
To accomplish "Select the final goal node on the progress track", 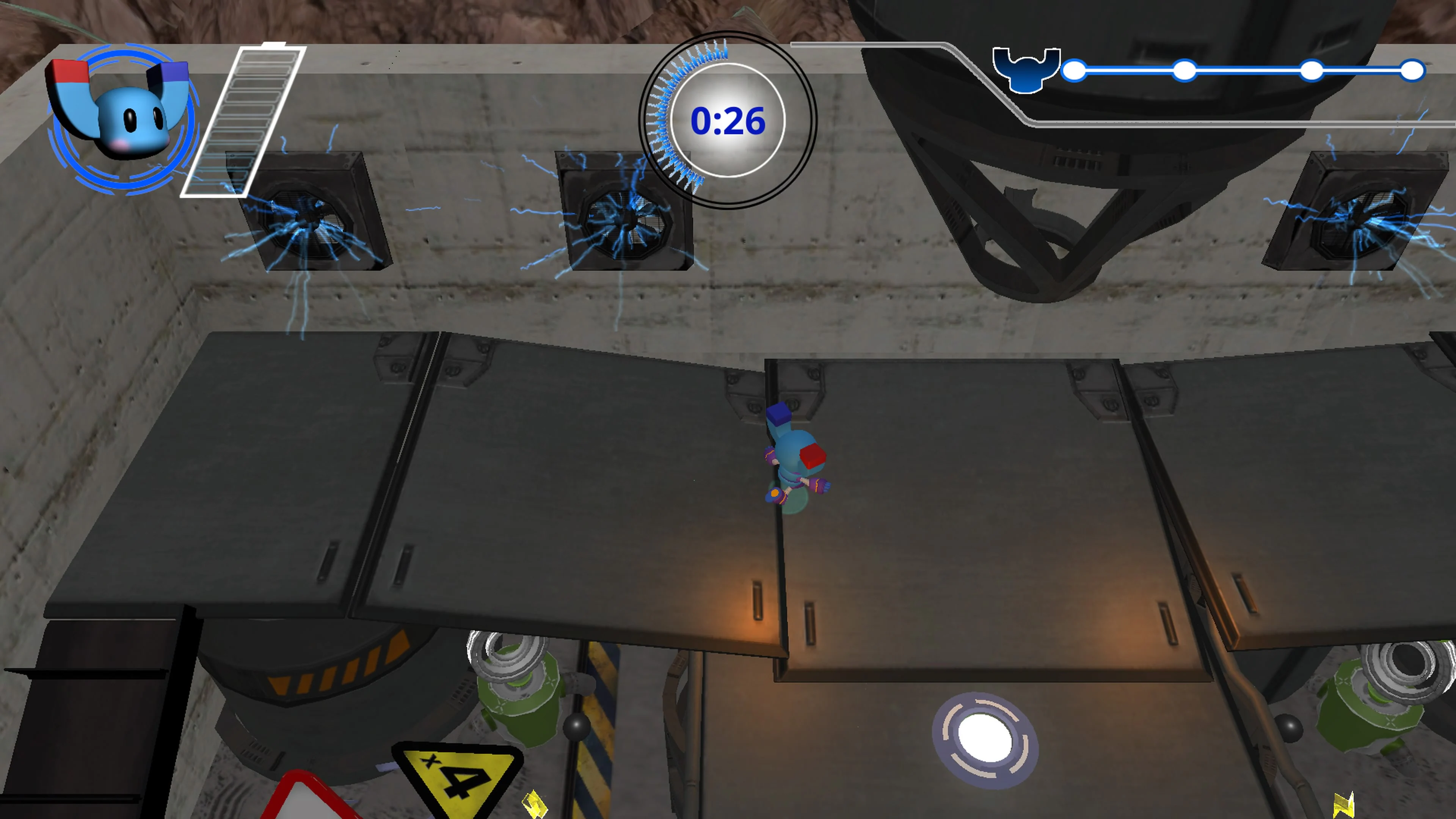I will coord(1413,71).
